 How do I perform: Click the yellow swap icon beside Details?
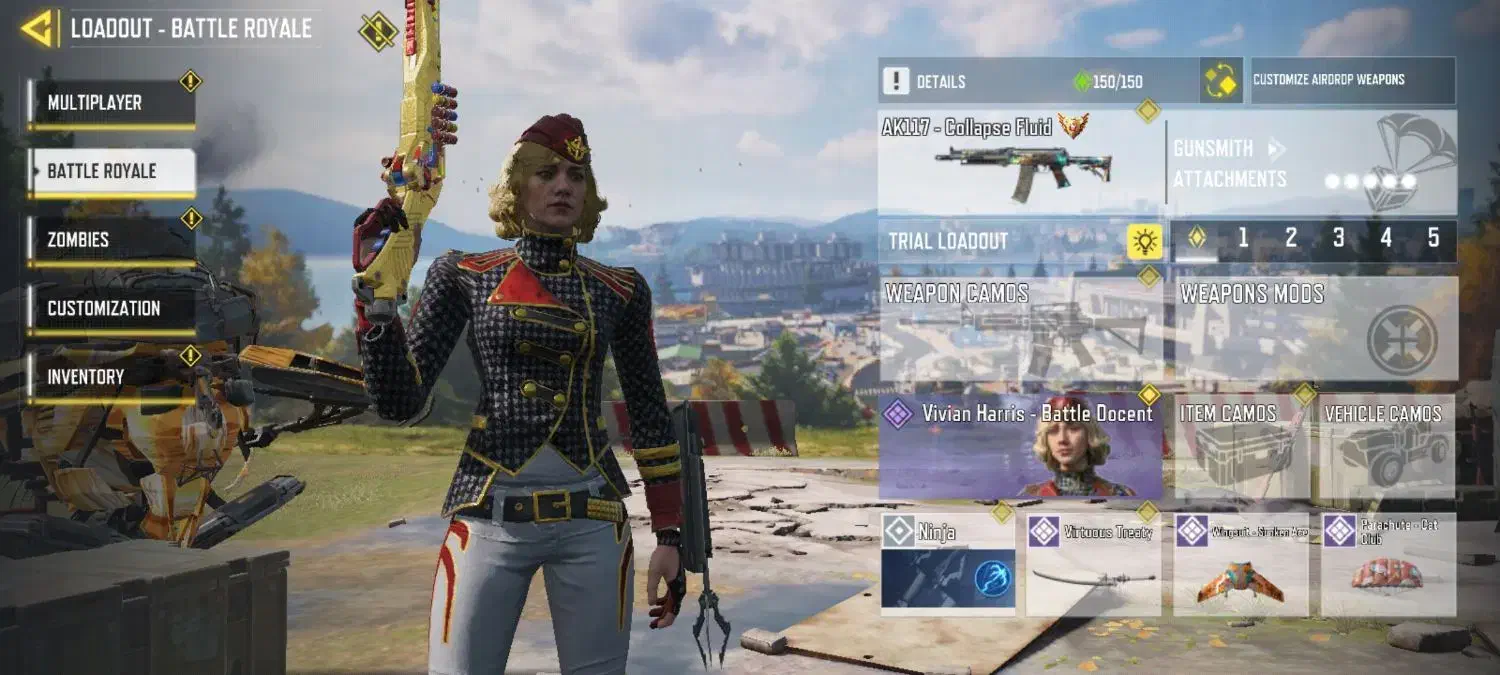tap(1221, 81)
